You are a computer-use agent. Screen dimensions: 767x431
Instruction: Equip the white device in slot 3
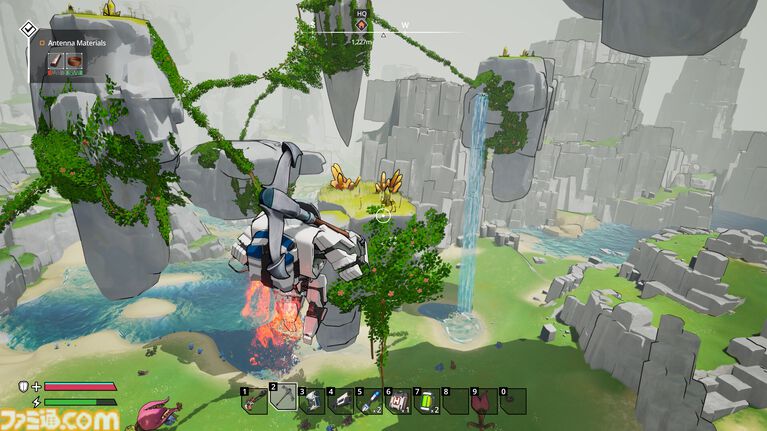312,400
